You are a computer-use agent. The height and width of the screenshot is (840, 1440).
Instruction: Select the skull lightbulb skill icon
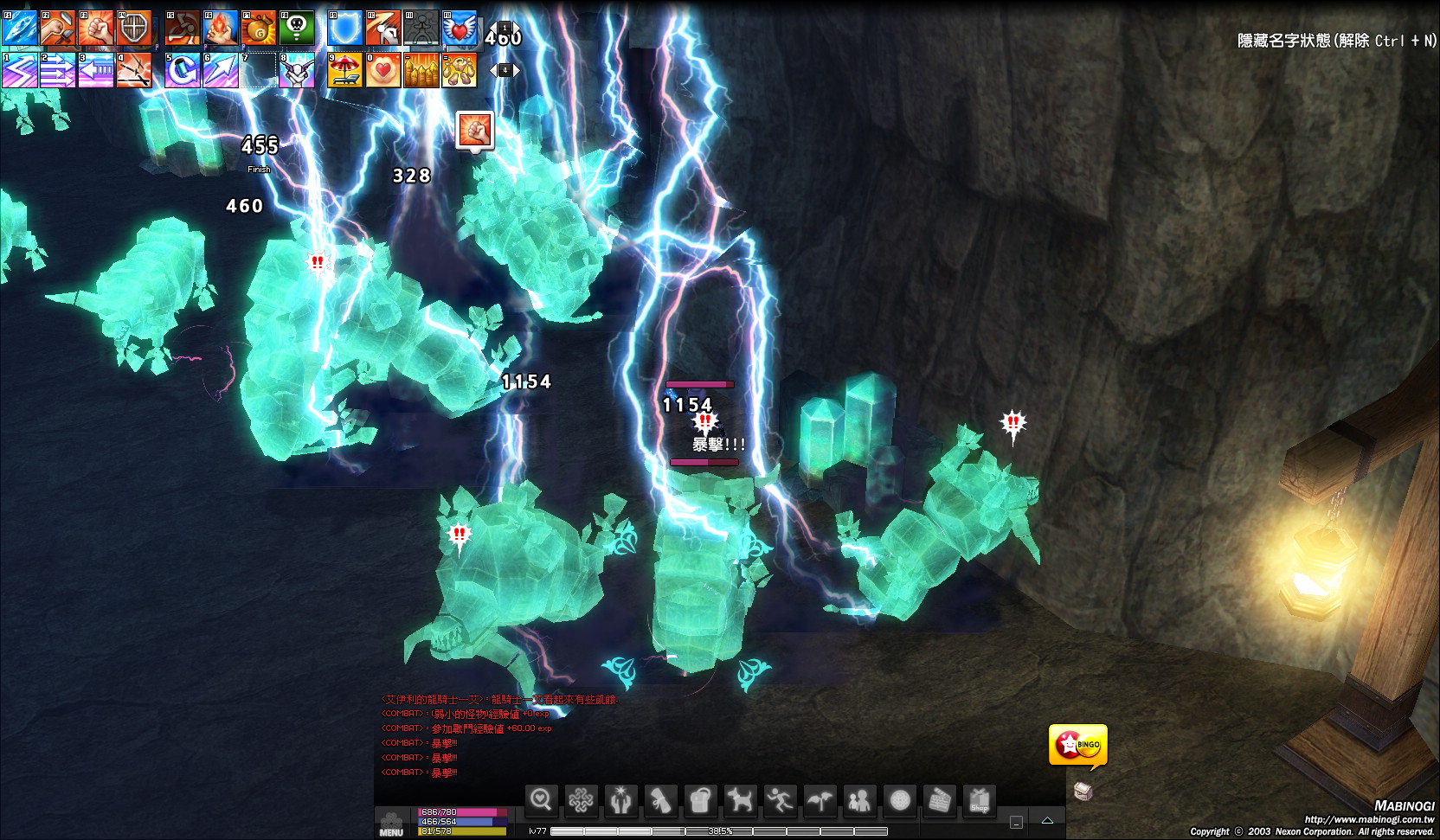point(297,29)
